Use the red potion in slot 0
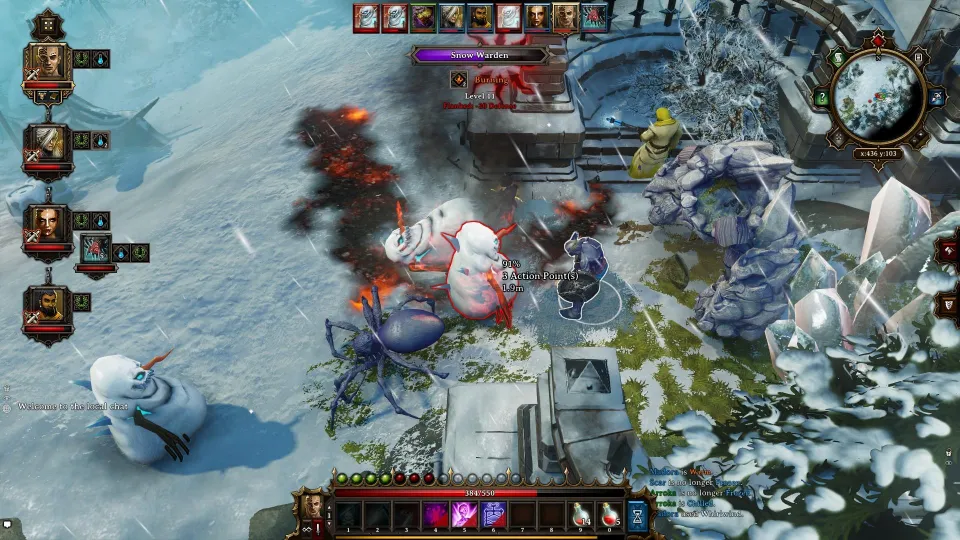 (x=609, y=514)
